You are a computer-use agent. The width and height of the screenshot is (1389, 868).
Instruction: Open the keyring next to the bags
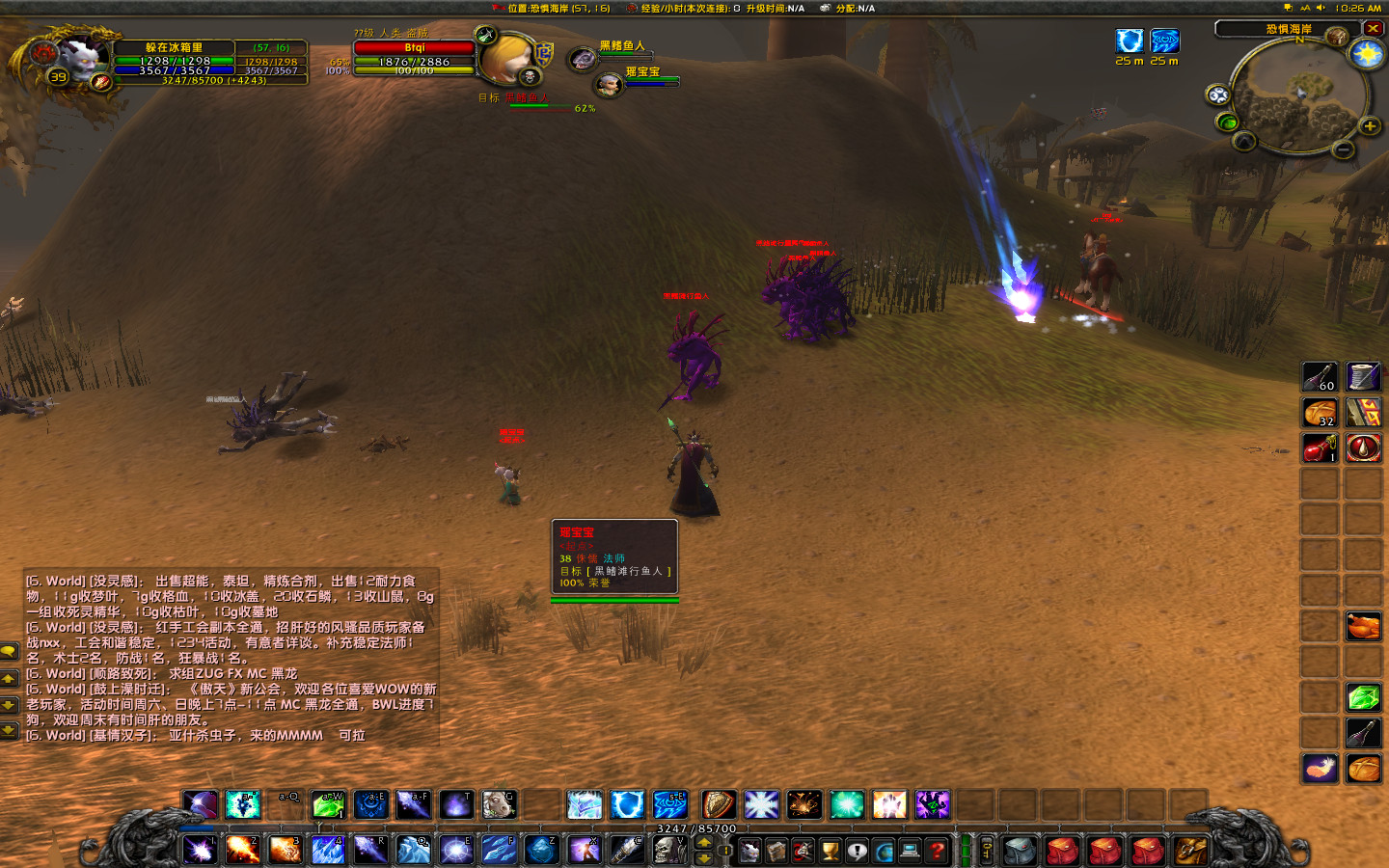(985, 851)
